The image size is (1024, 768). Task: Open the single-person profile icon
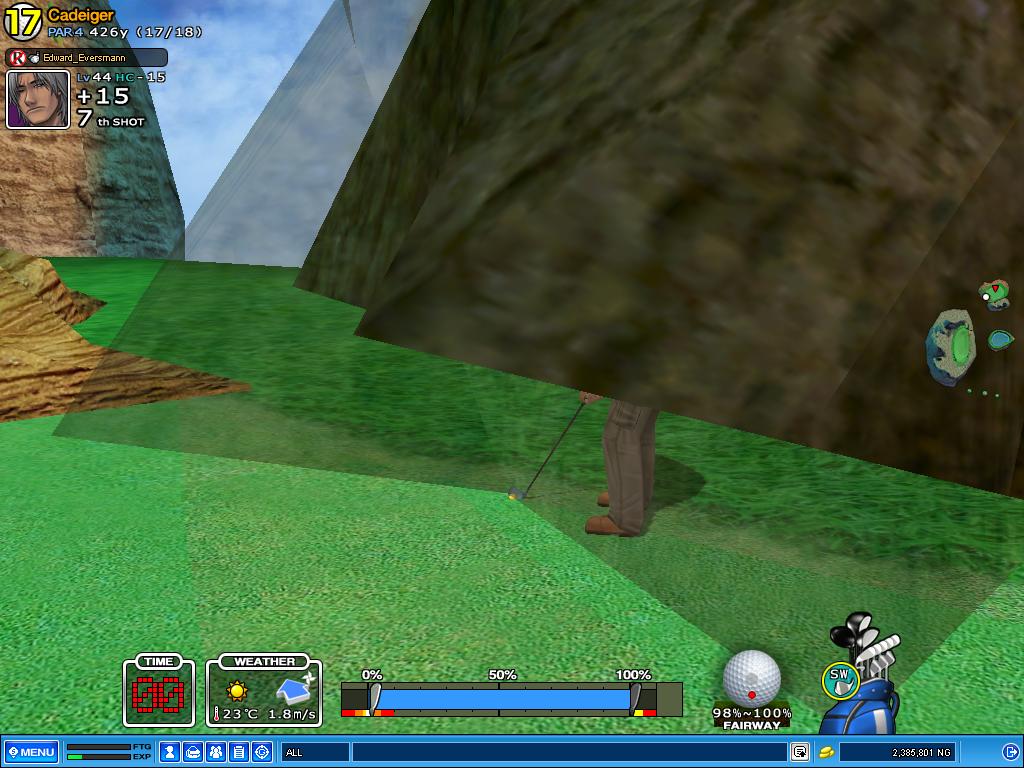[x=170, y=752]
